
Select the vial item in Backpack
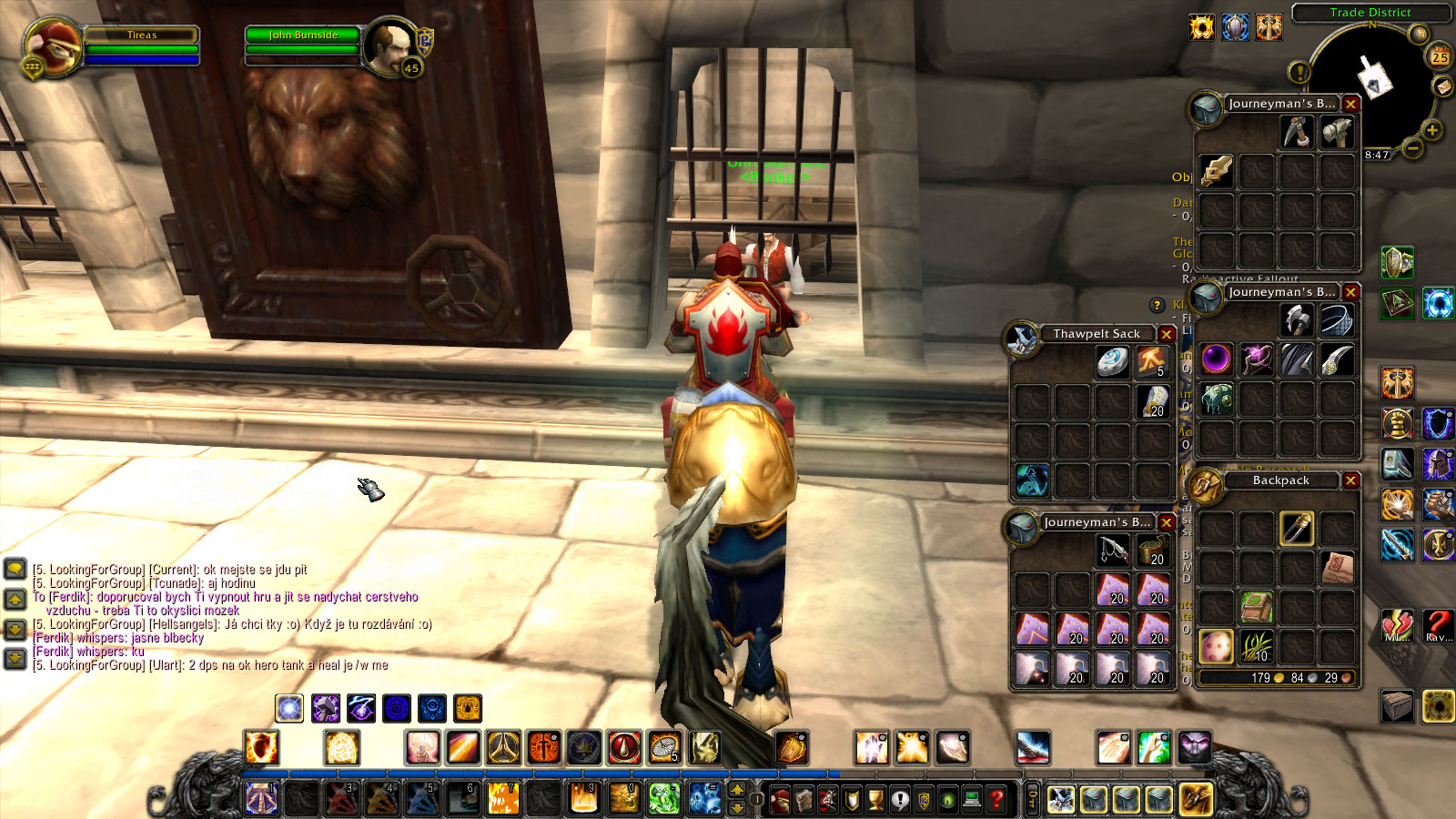pyautogui.click(x=1297, y=529)
